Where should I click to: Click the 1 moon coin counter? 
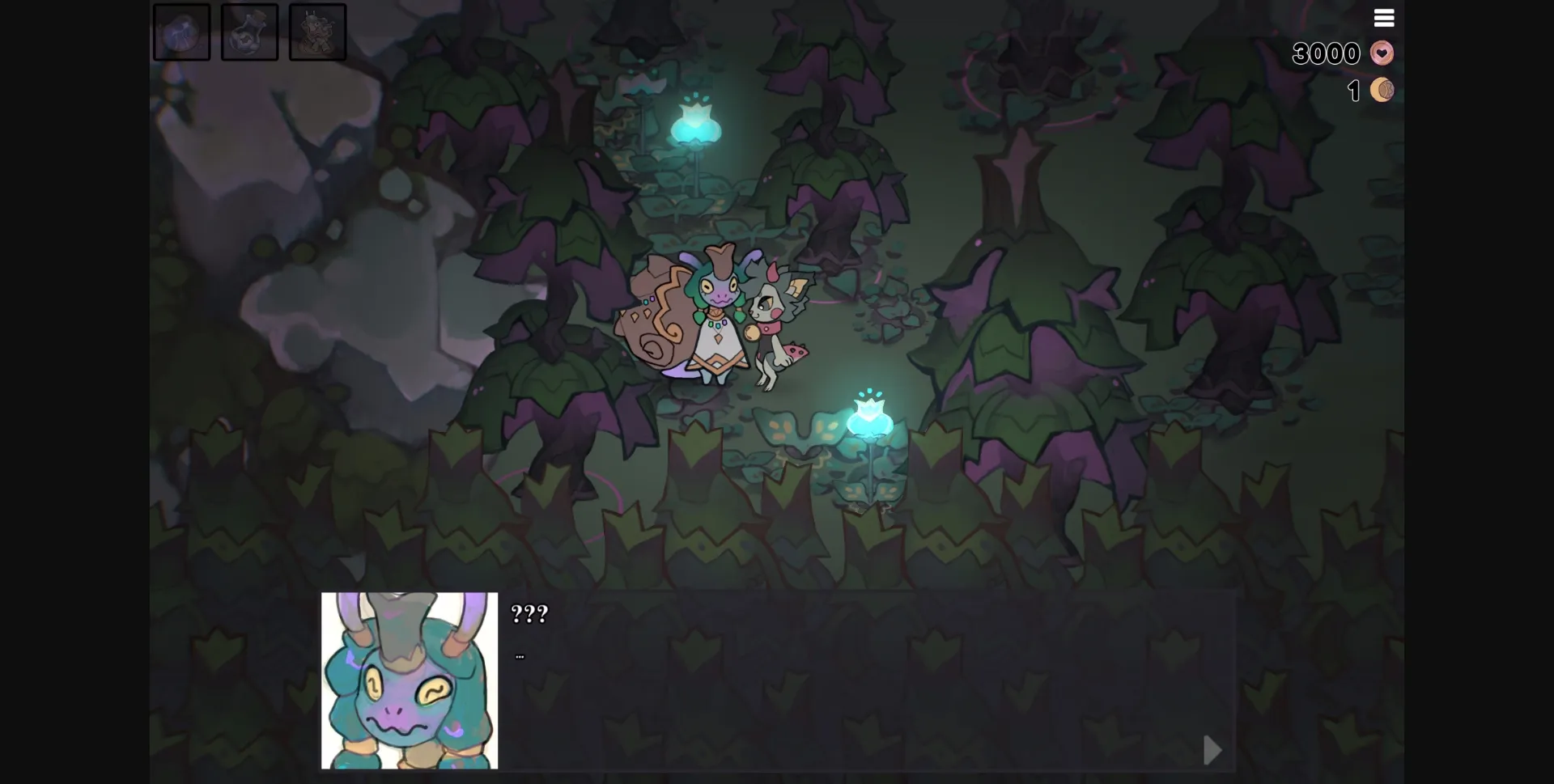click(x=1353, y=90)
